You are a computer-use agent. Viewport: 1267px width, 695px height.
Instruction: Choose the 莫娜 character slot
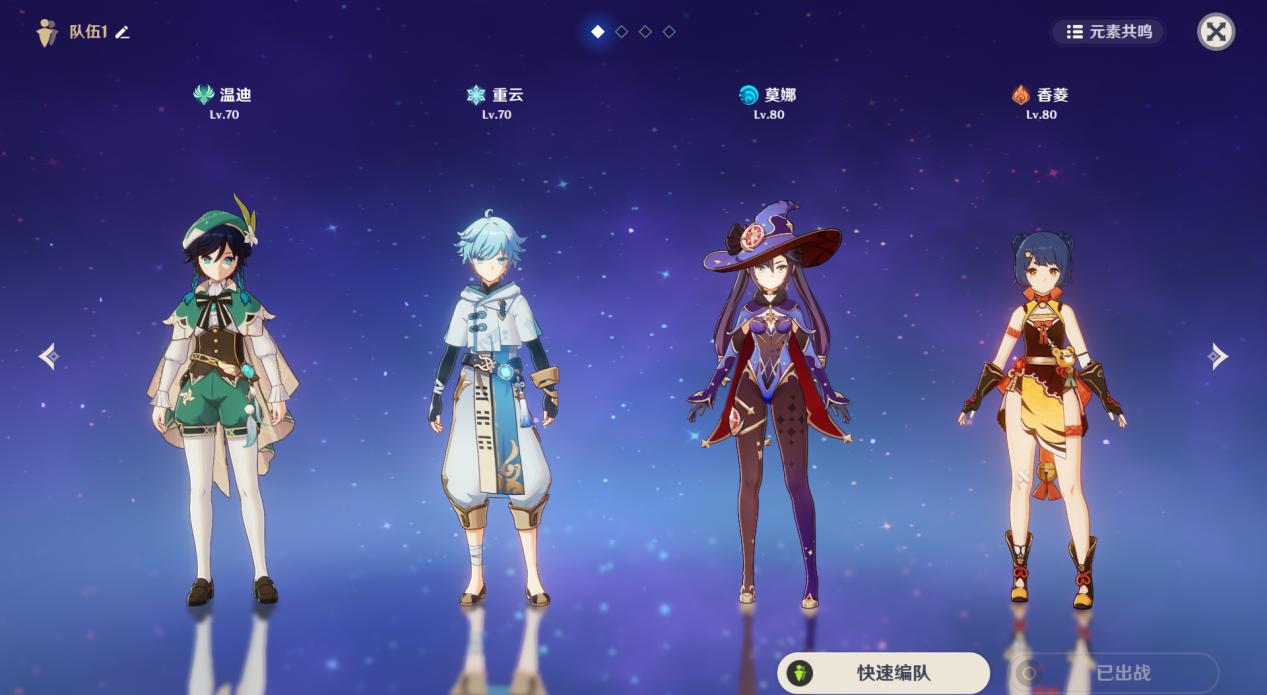click(768, 400)
